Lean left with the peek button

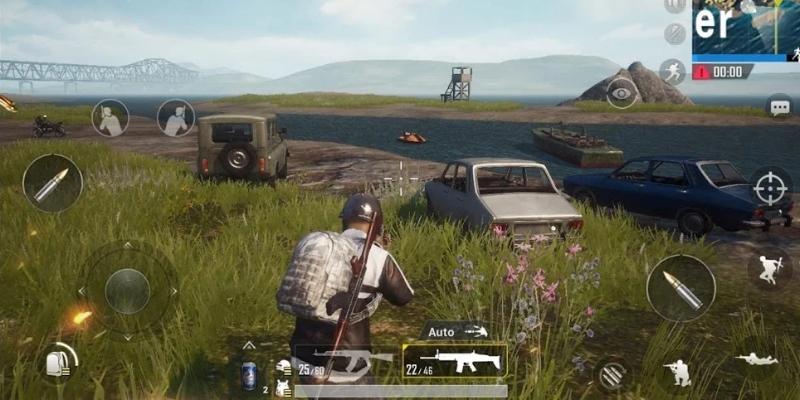(x=110, y=118)
